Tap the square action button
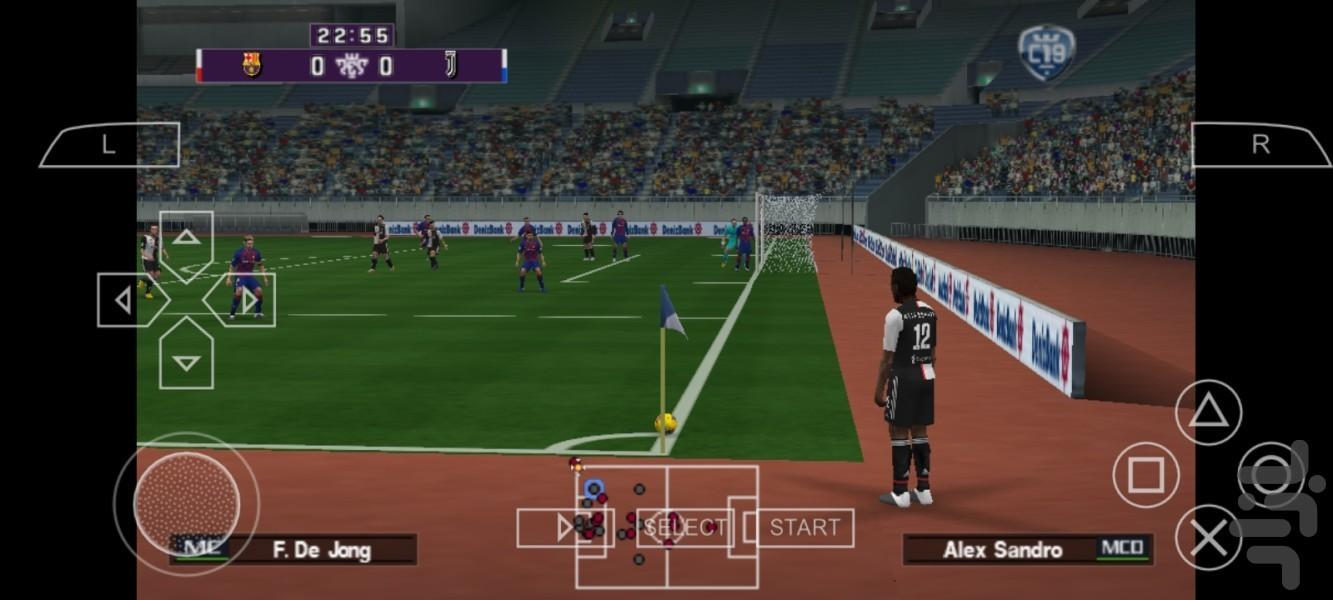1333x600 pixels. click(1146, 474)
